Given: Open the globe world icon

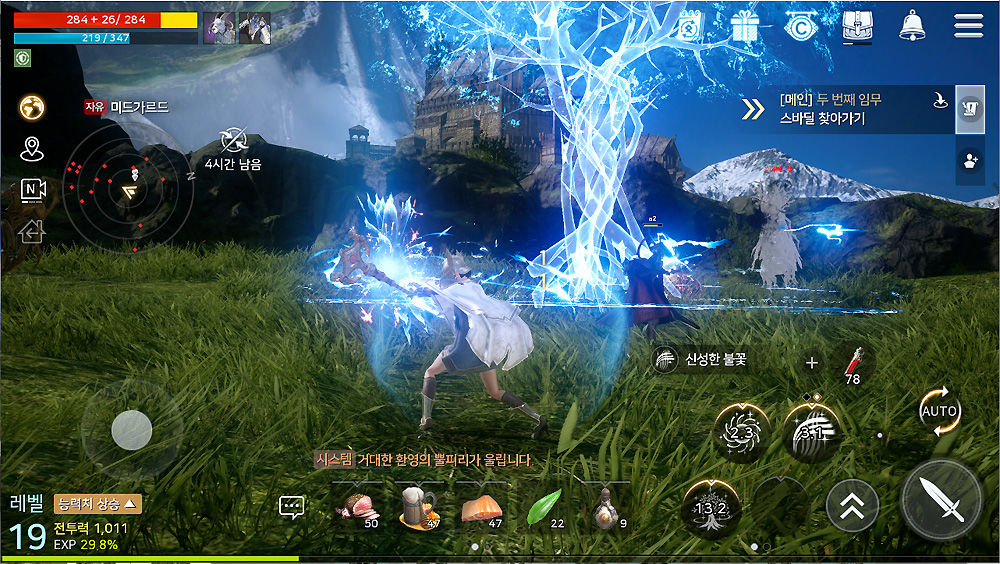Looking at the screenshot, I should tap(32, 107).
